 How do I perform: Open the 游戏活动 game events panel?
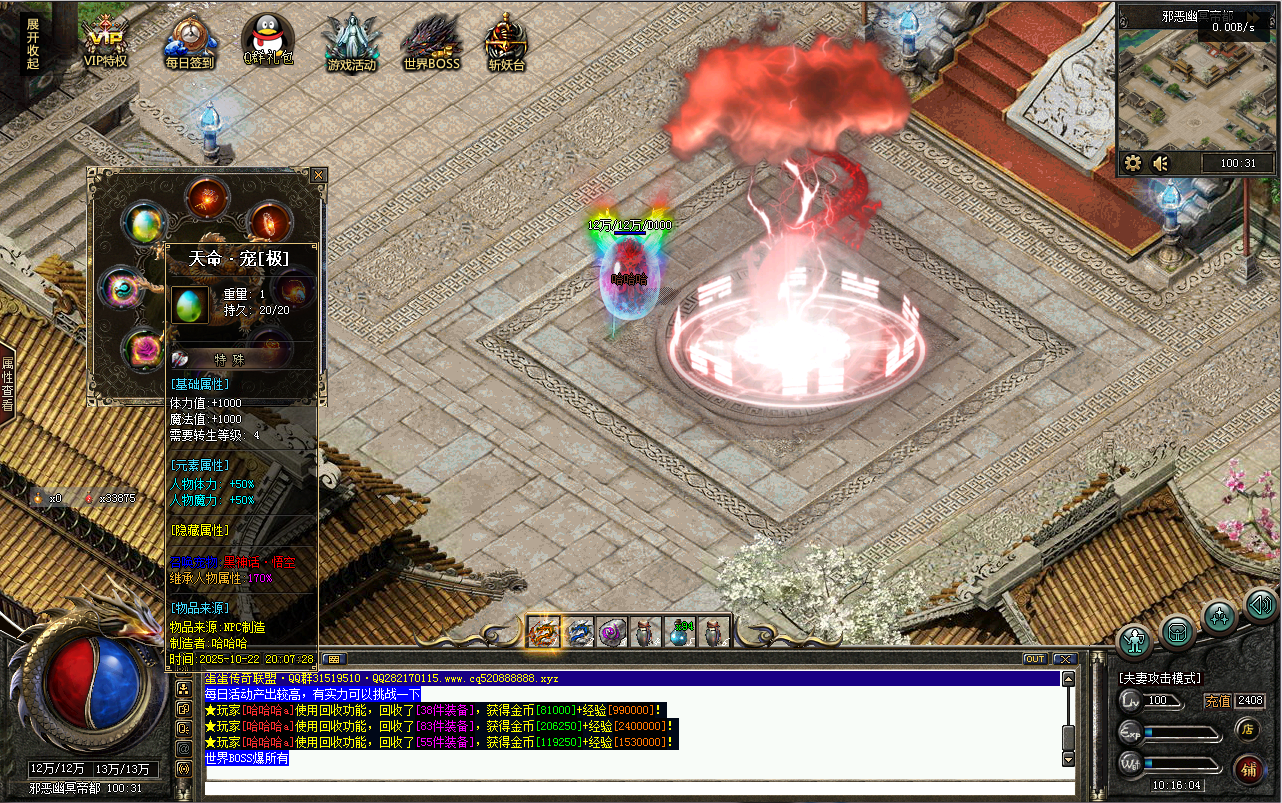[351, 43]
